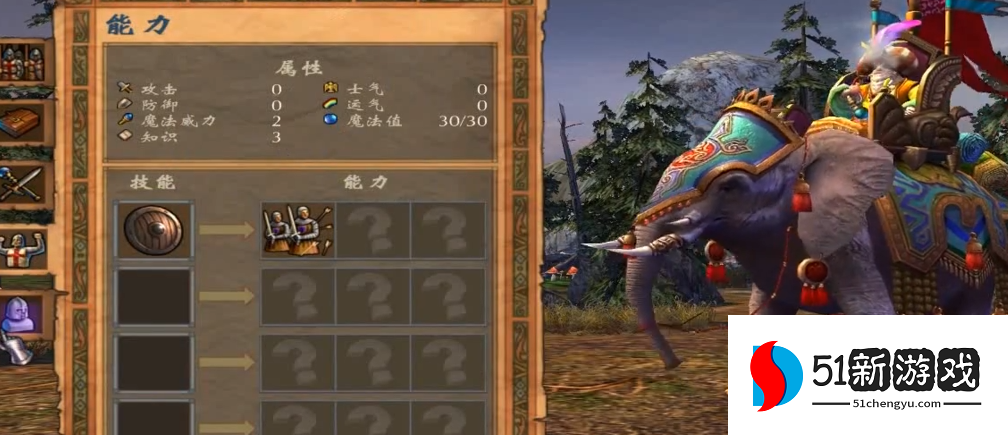
Task: Open the purple helmet hero tab
Action: tap(22, 315)
